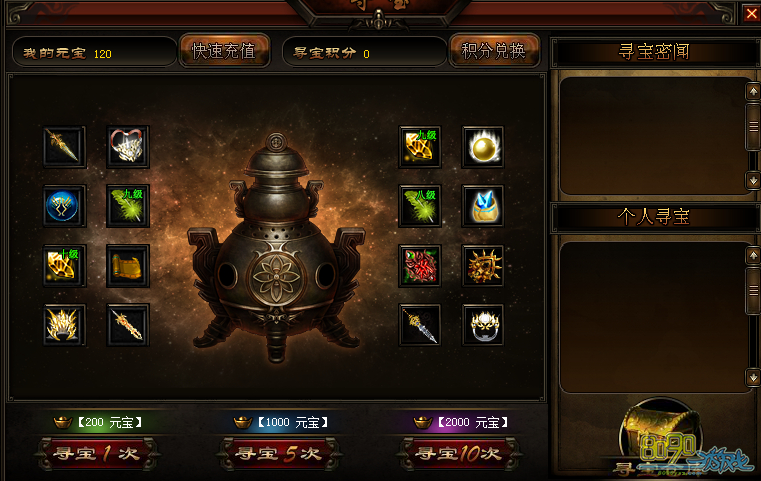Open the 快速充值 quick recharge button
761x481 pixels.
pyautogui.click(x=224, y=51)
